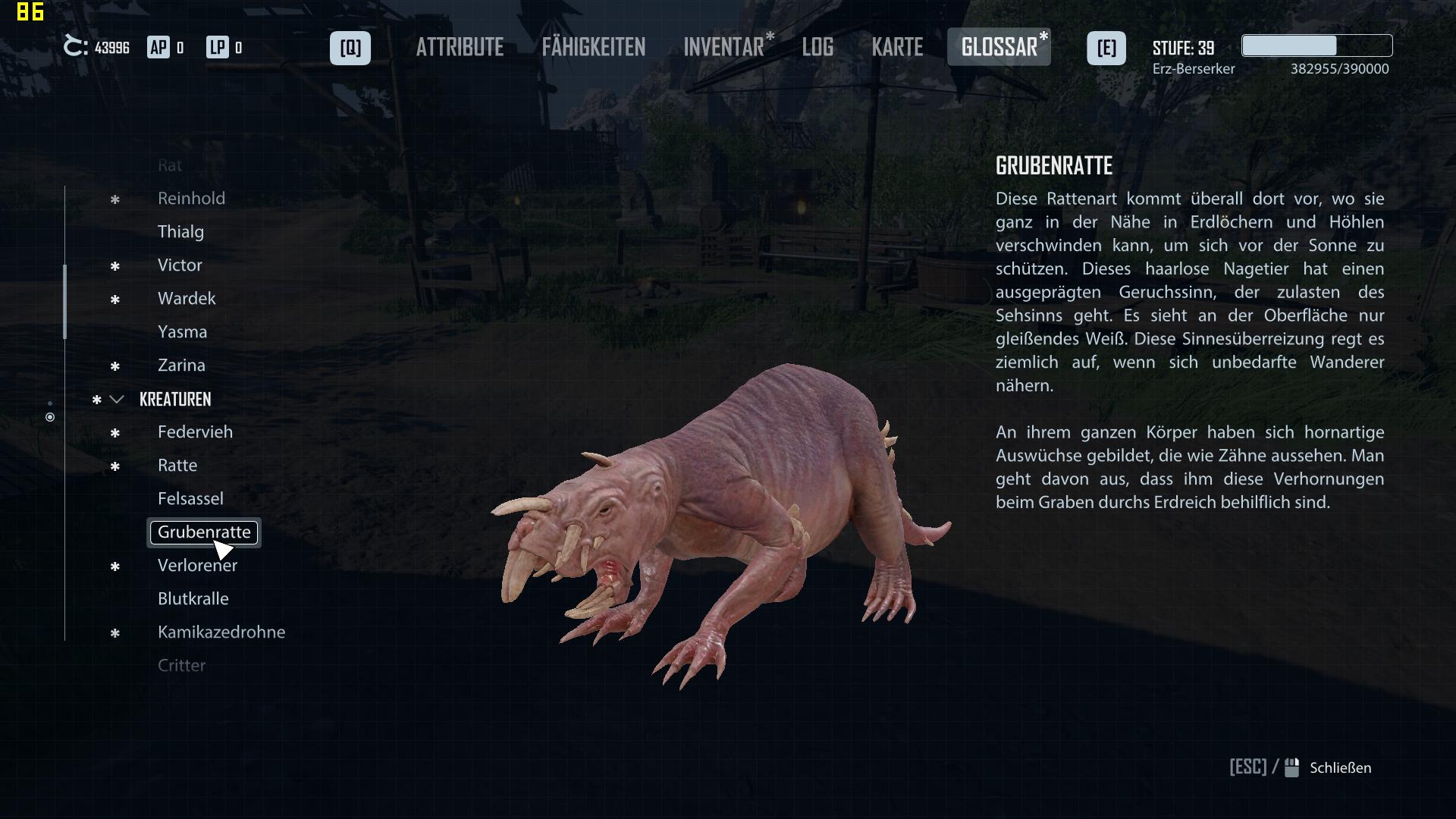
Task: Open the Thialg entry
Action: [180, 232]
